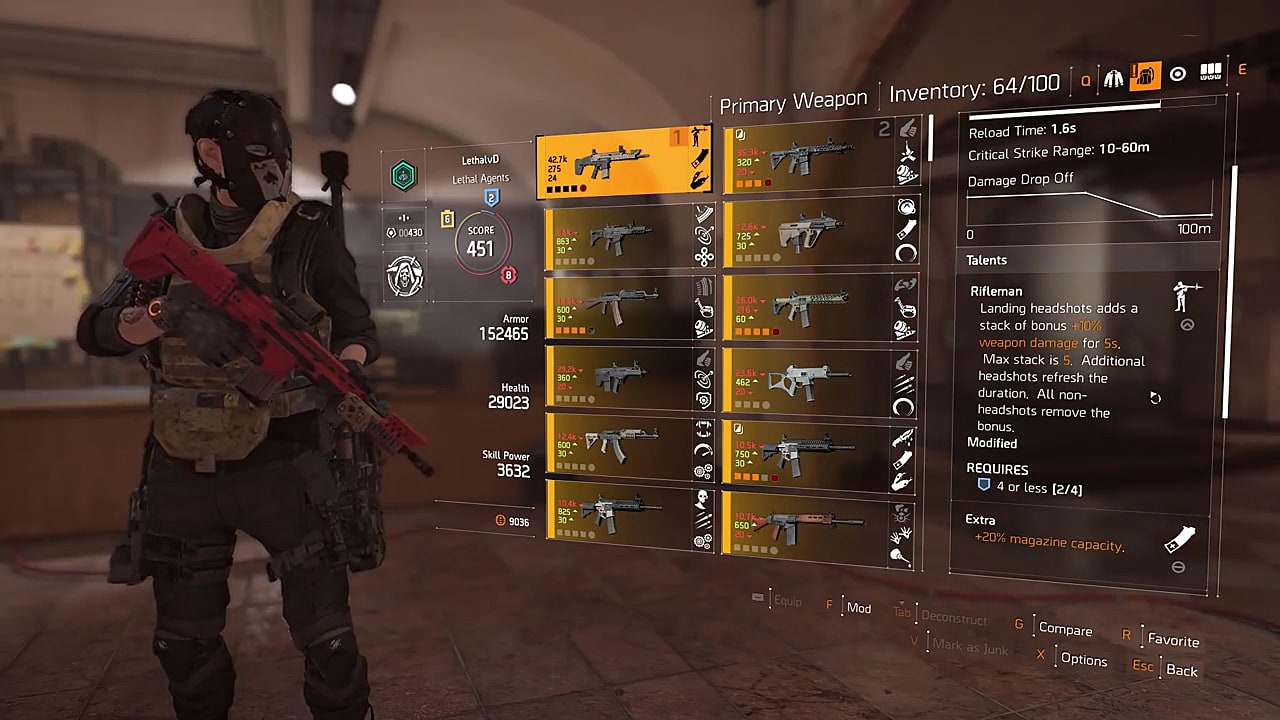Click the E navigation label at top right

point(1242,70)
